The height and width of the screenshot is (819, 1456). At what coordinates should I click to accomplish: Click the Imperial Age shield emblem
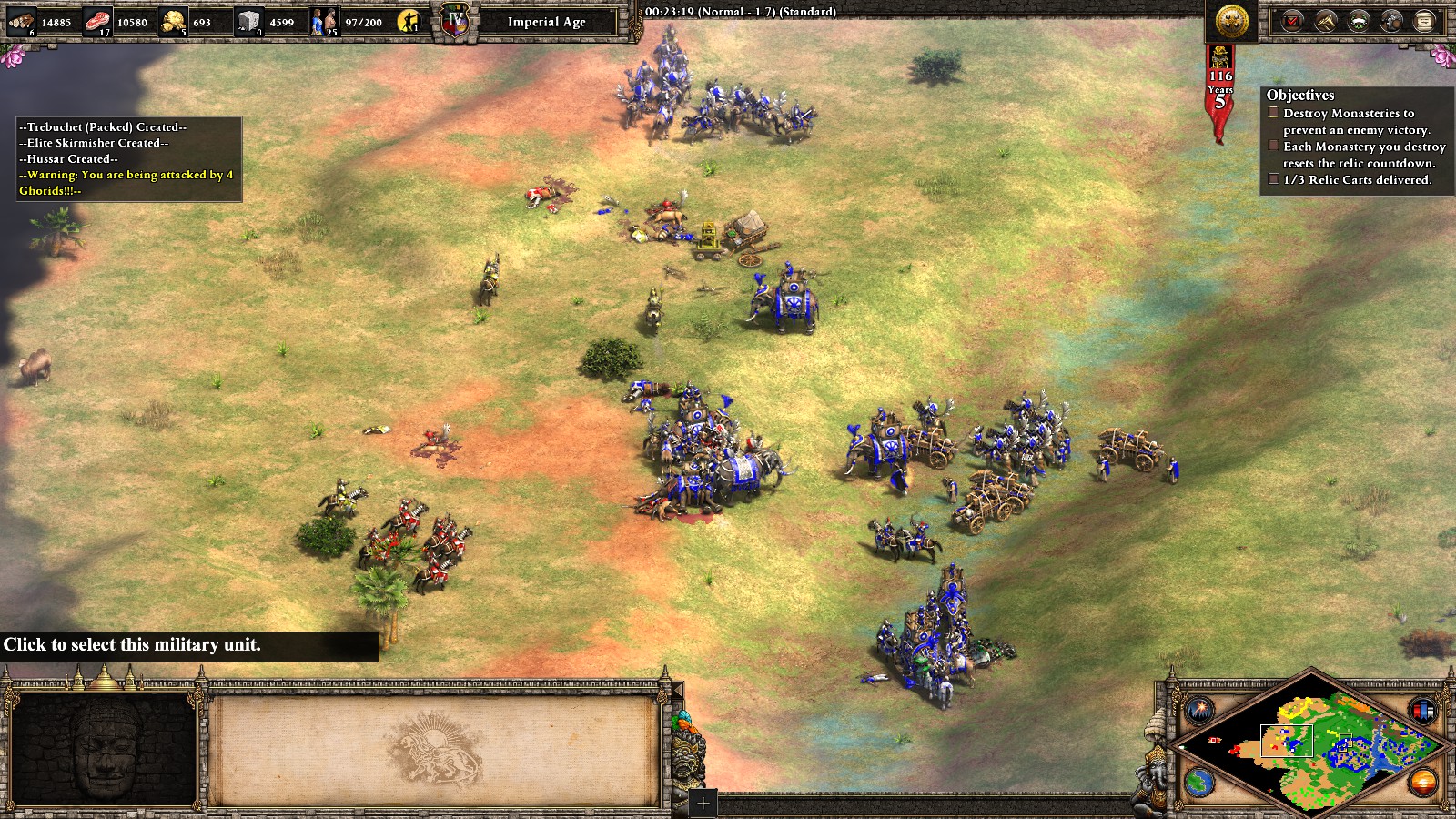point(454,21)
